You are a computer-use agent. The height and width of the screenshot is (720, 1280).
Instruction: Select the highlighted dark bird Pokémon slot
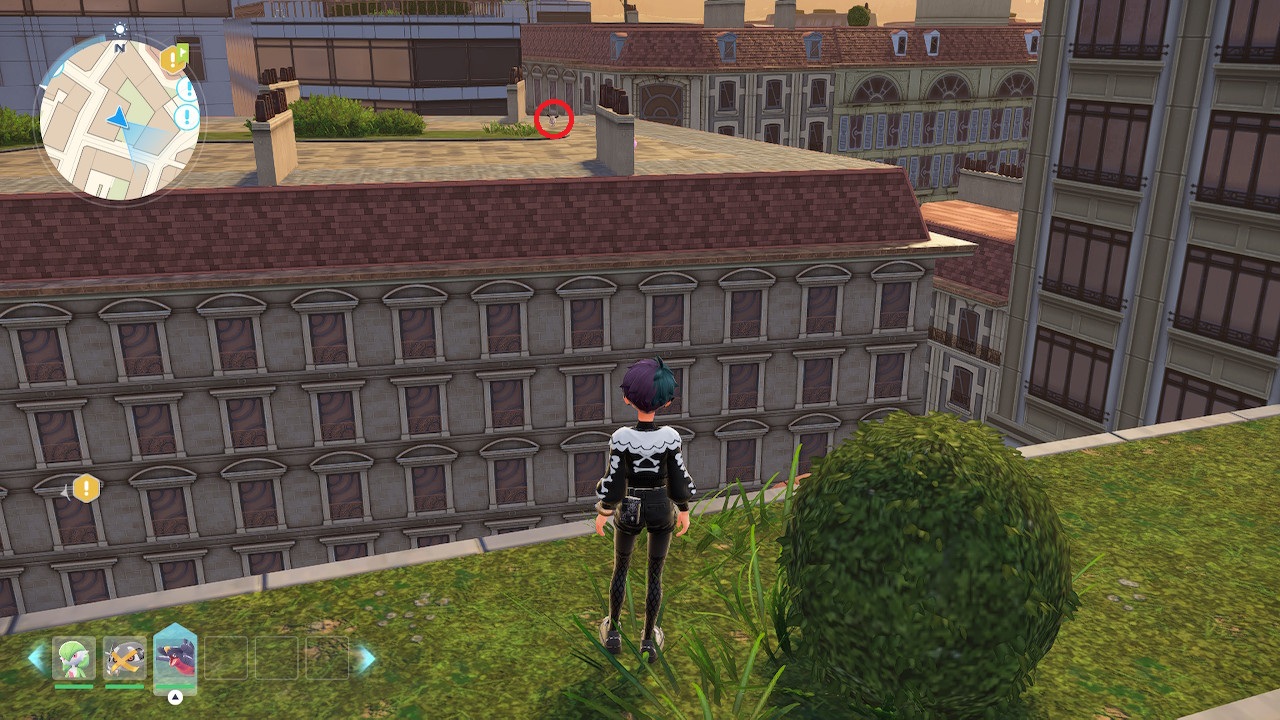point(175,658)
